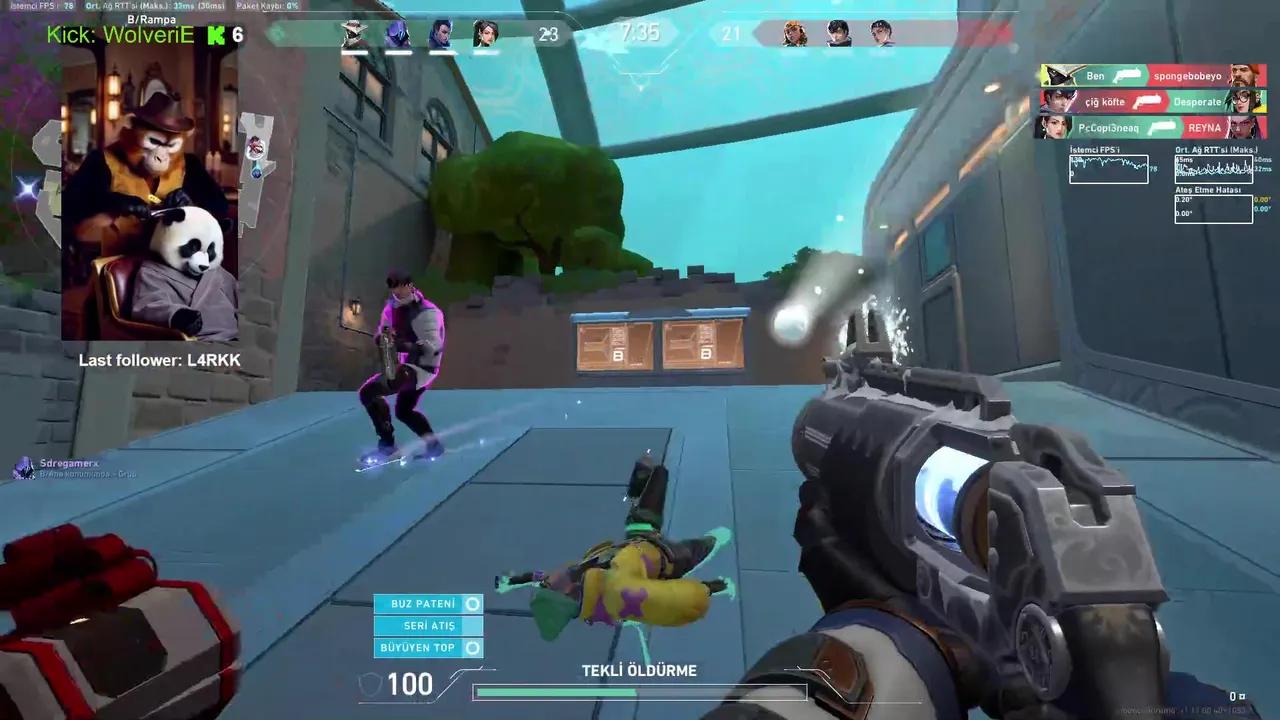This screenshot has height=720, width=1280.
Task: Select the pistol icon in Ben's killfeed row
Action: [x=1128, y=75]
